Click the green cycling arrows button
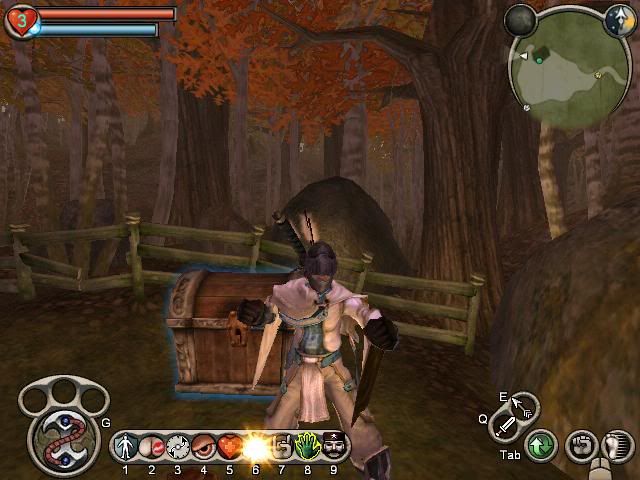This screenshot has width=640, height=480. tap(542, 444)
